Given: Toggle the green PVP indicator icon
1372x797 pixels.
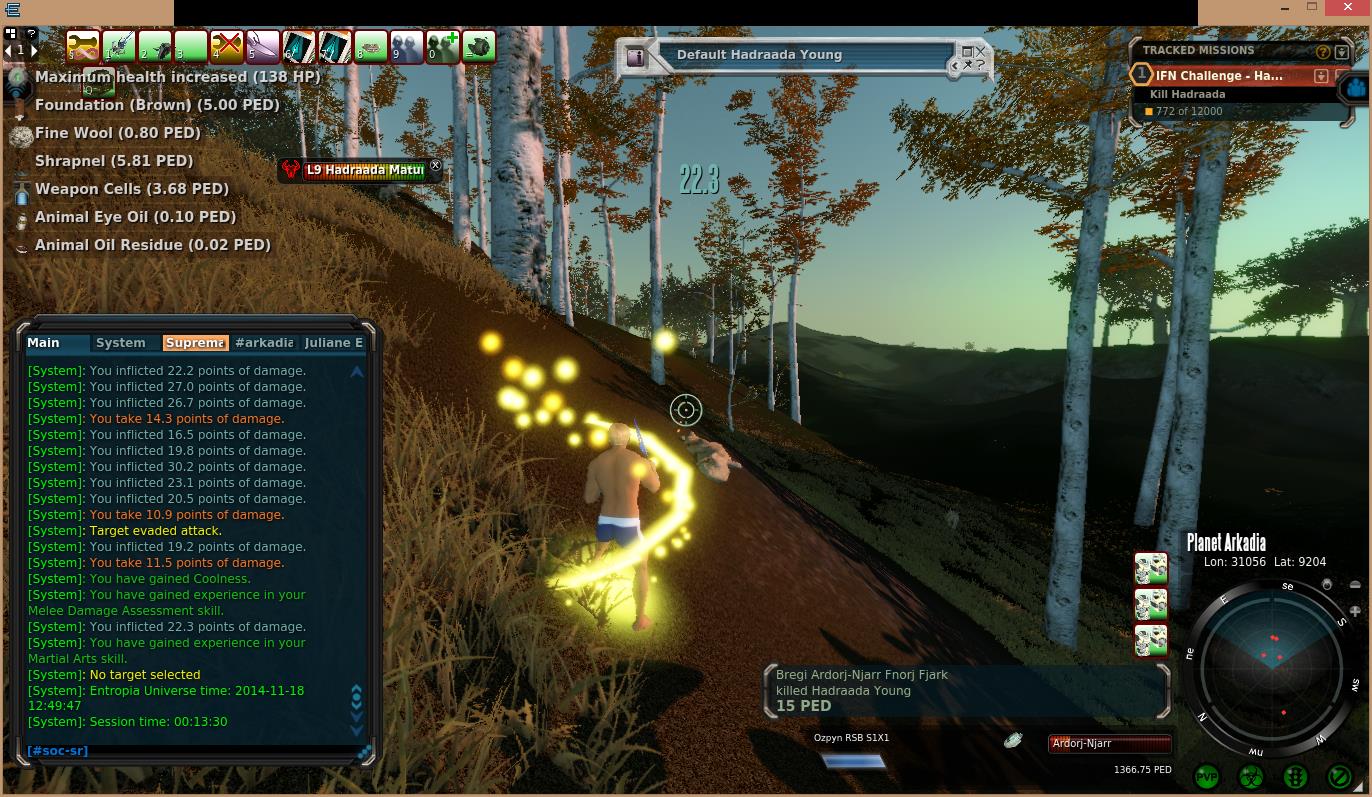Looking at the screenshot, I should pyautogui.click(x=1207, y=776).
